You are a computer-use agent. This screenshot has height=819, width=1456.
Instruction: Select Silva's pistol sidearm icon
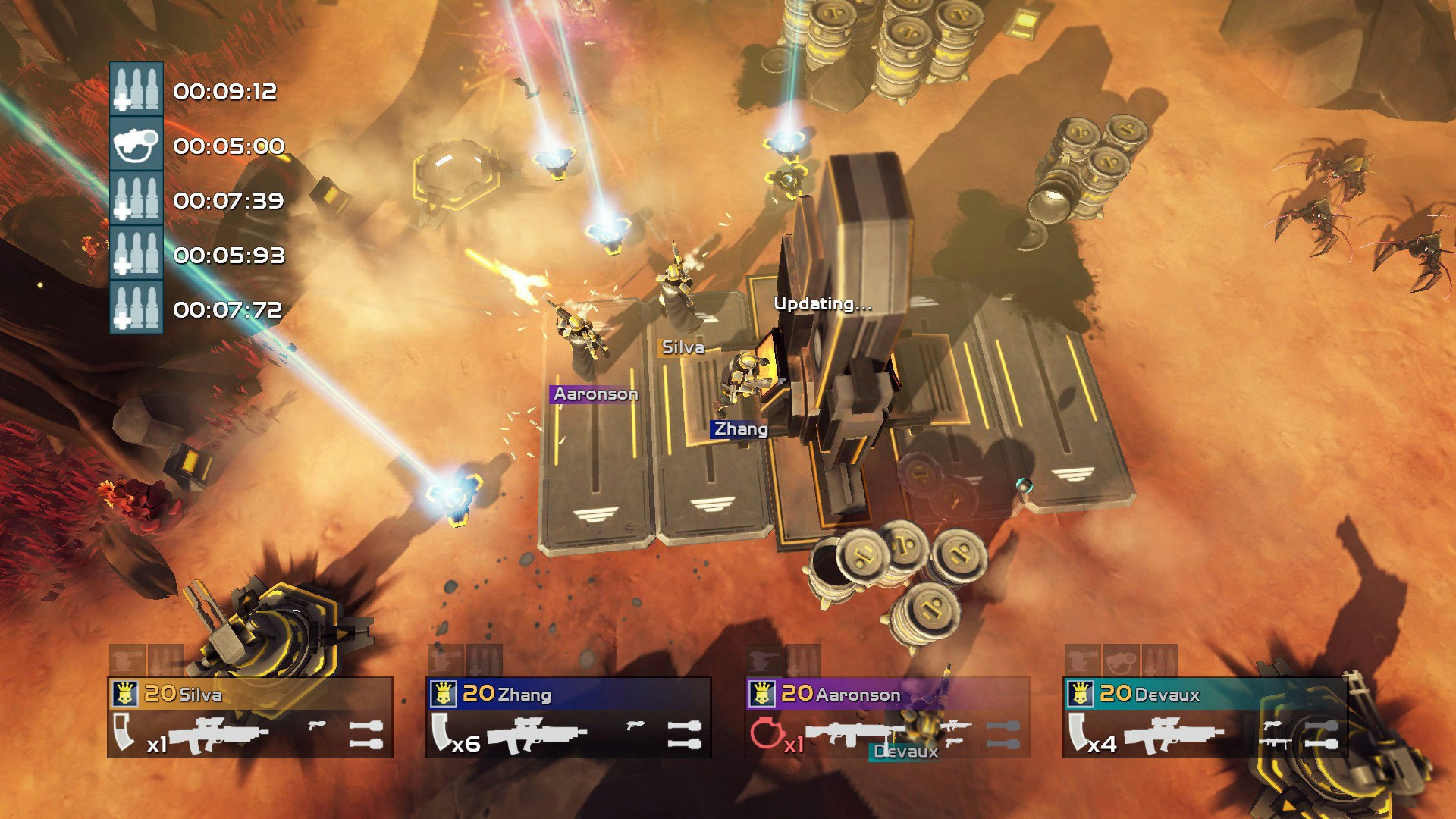[318, 726]
